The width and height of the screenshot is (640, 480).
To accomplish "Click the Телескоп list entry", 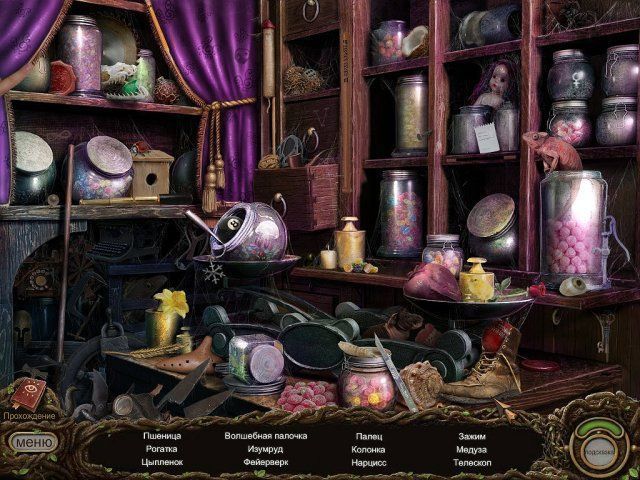I will 473,464.
